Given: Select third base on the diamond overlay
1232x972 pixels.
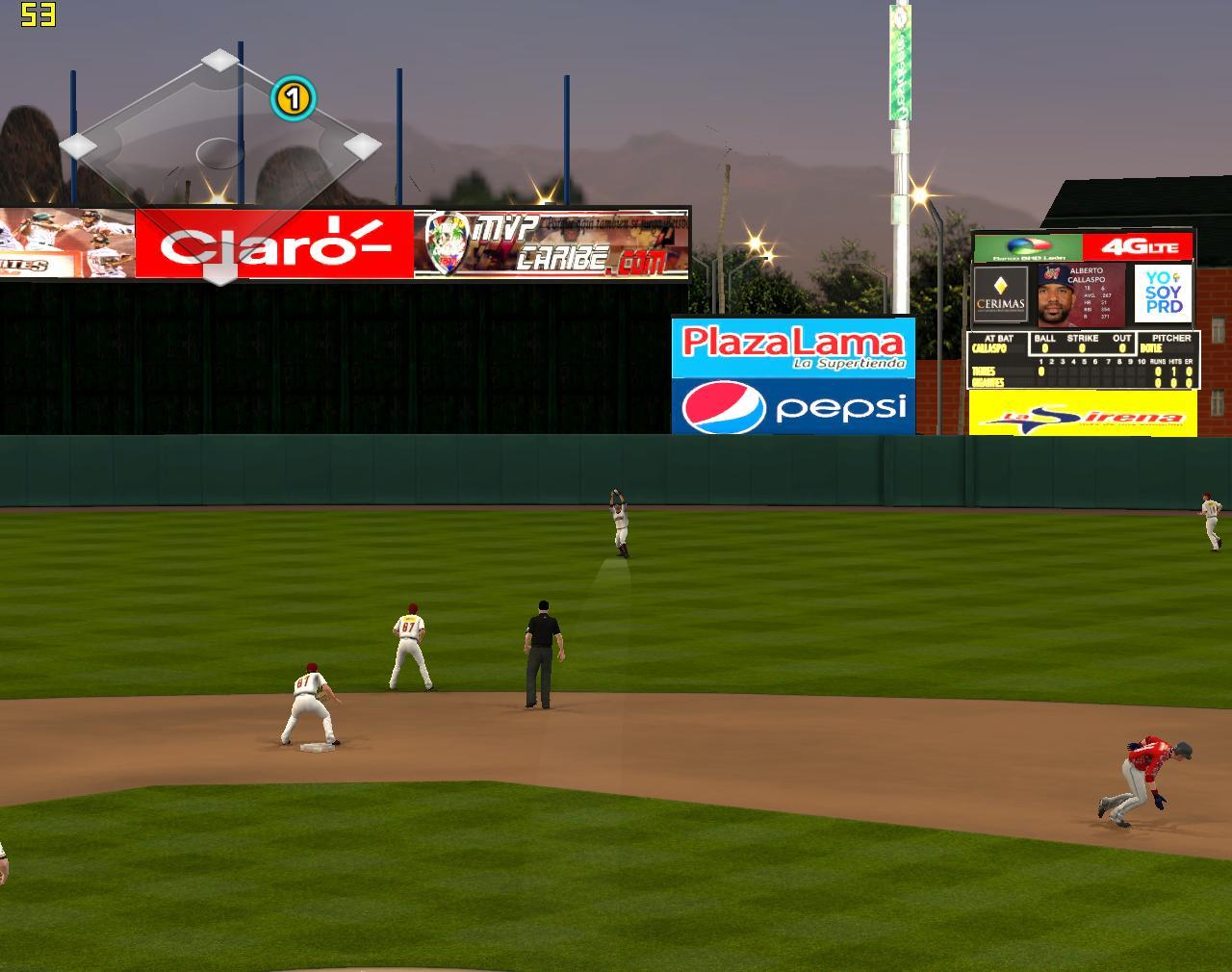Looking at the screenshot, I should (79, 146).
